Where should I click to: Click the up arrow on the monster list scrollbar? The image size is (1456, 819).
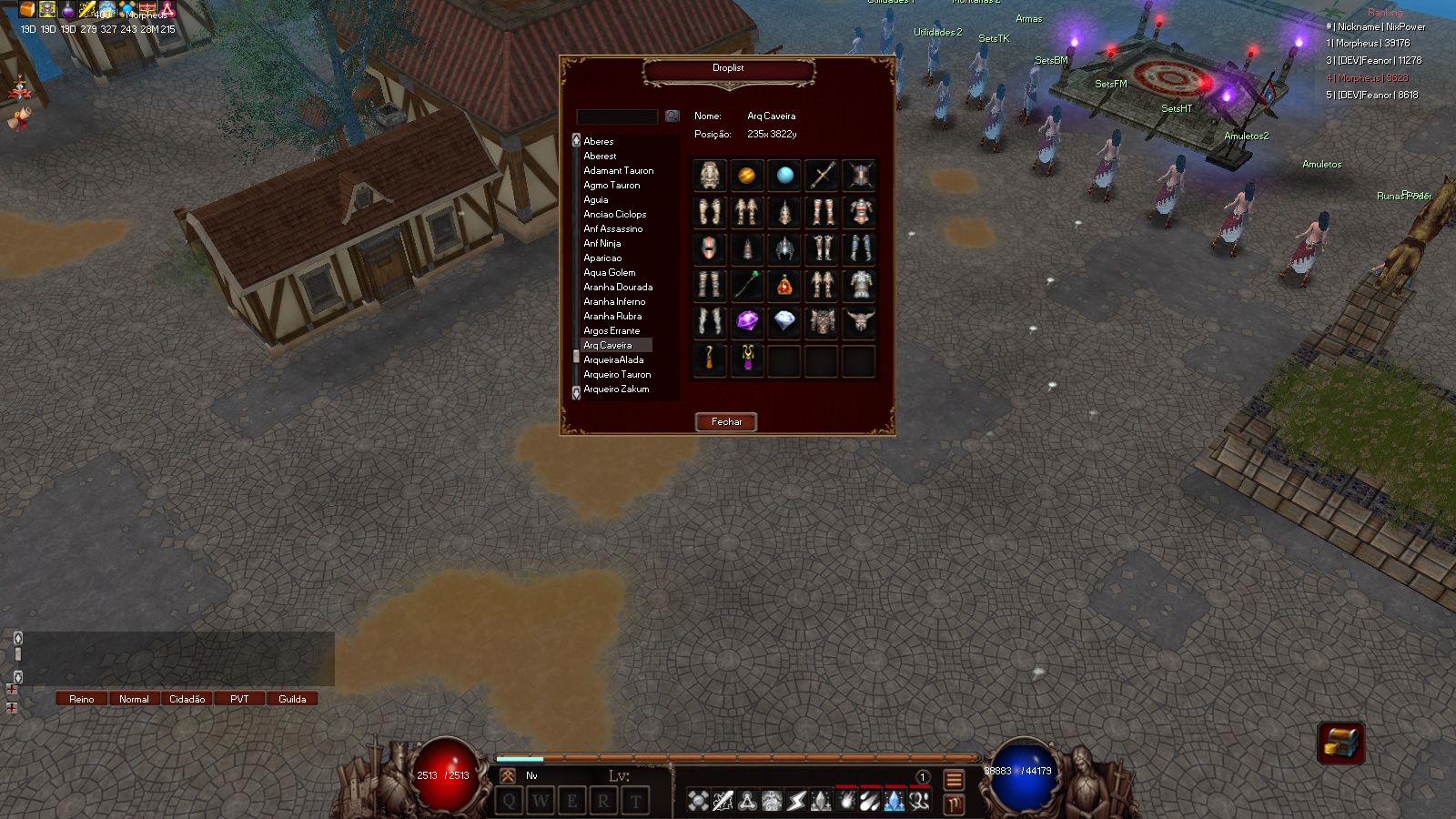575,141
